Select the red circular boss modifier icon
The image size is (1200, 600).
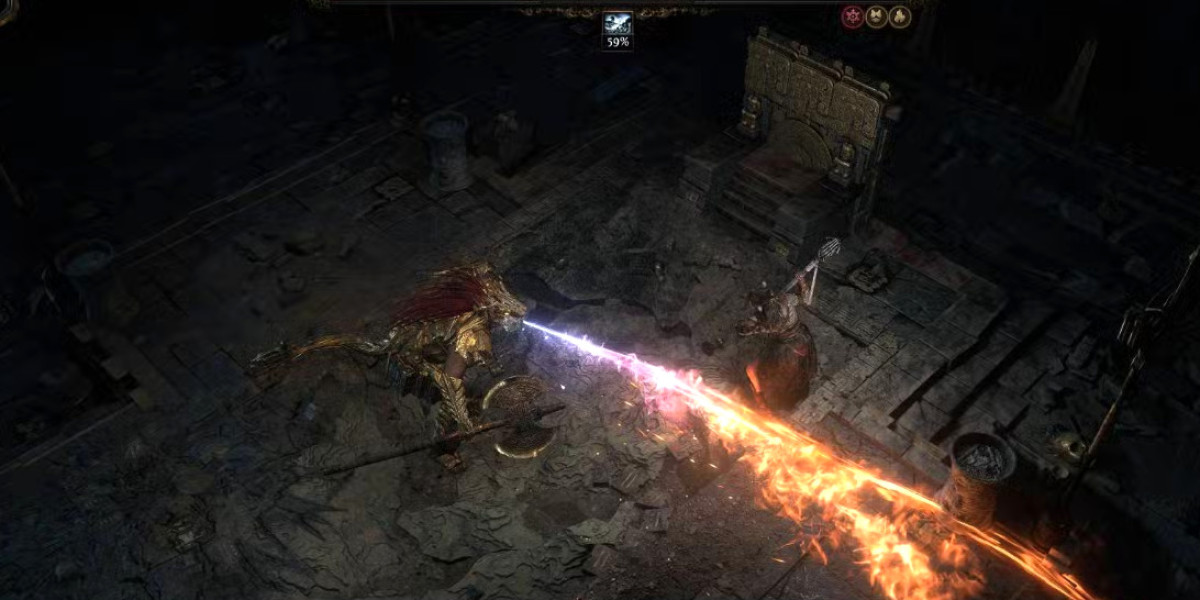click(x=852, y=17)
